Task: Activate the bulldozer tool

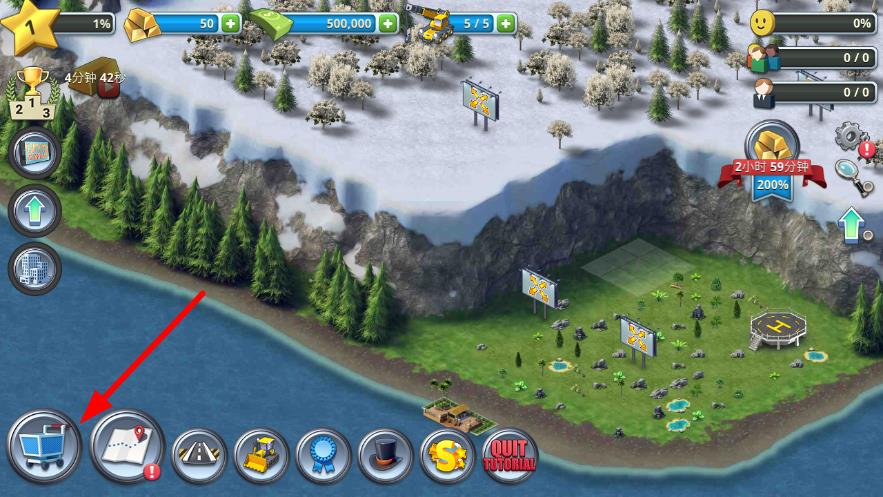Action: coord(261,456)
